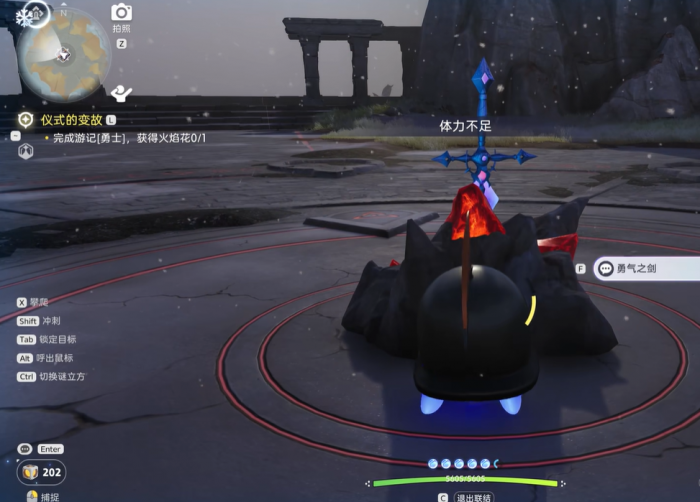
Task: Select the capture cube item counter
Action: 42,472
